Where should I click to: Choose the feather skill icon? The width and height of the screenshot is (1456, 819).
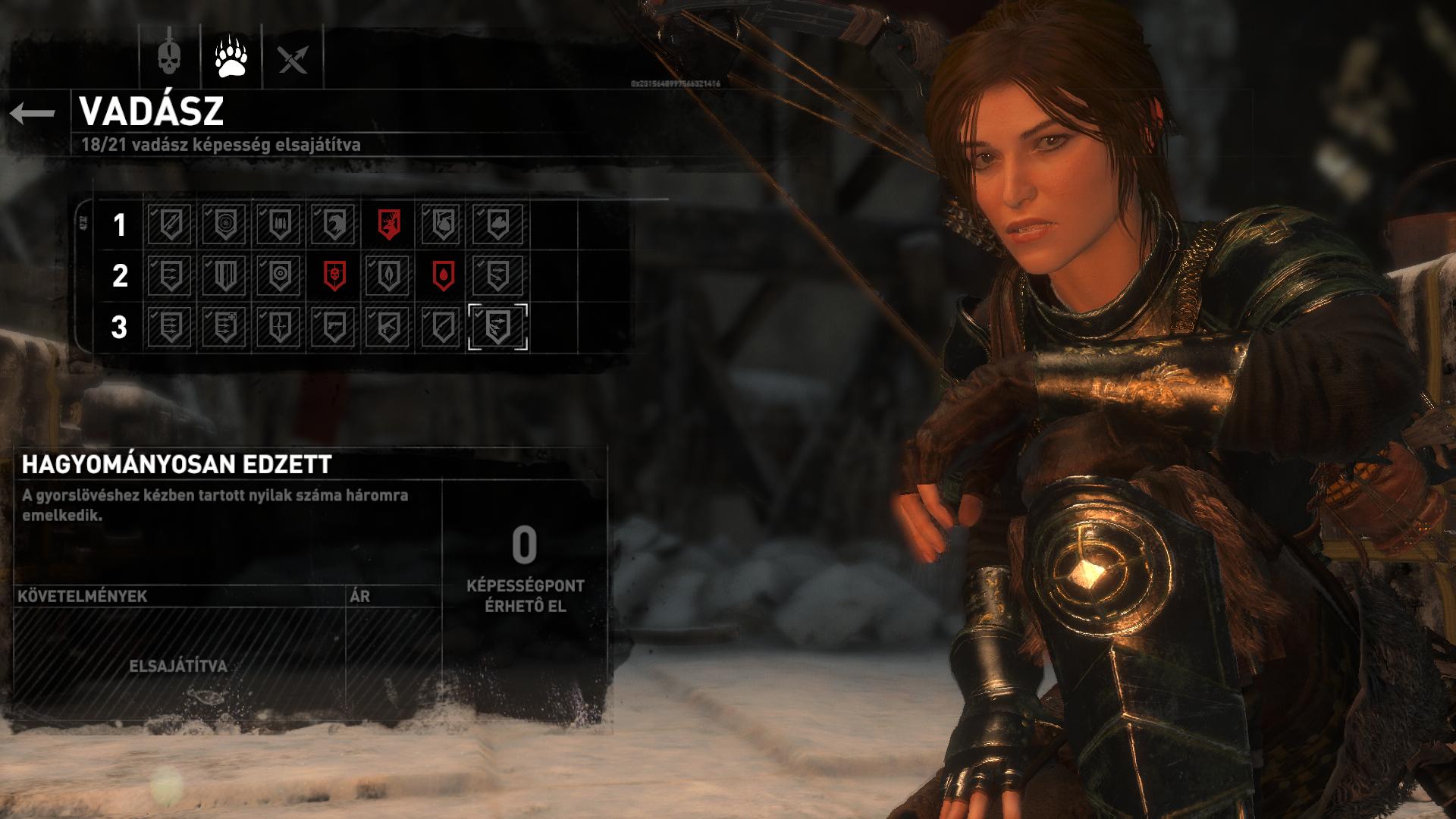point(444,327)
